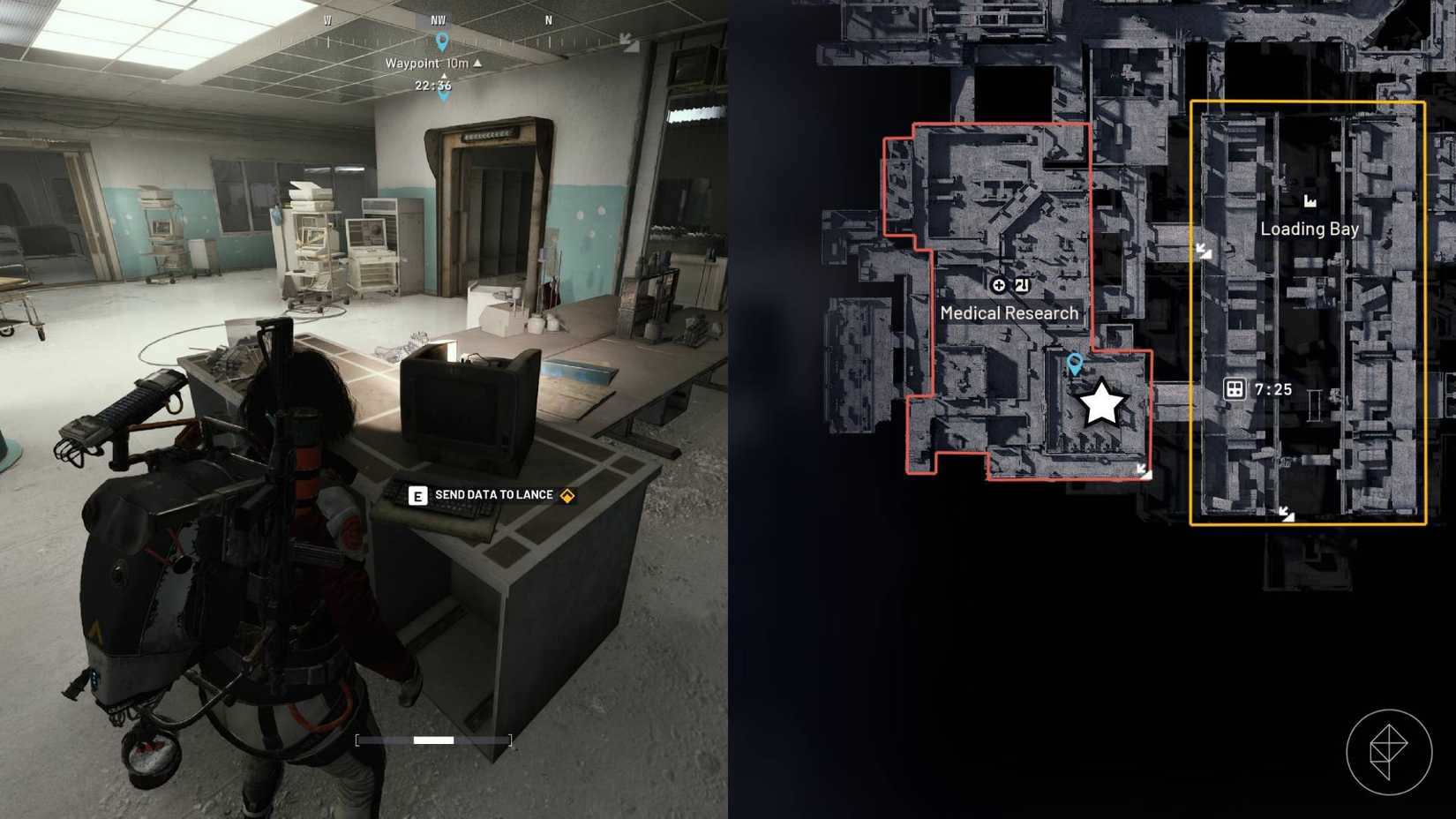This screenshot has width=1456, height=819.
Task: Toggle the stair arrow at the red zone's bottom edge
Action: pyautogui.click(x=1144, y=470)
